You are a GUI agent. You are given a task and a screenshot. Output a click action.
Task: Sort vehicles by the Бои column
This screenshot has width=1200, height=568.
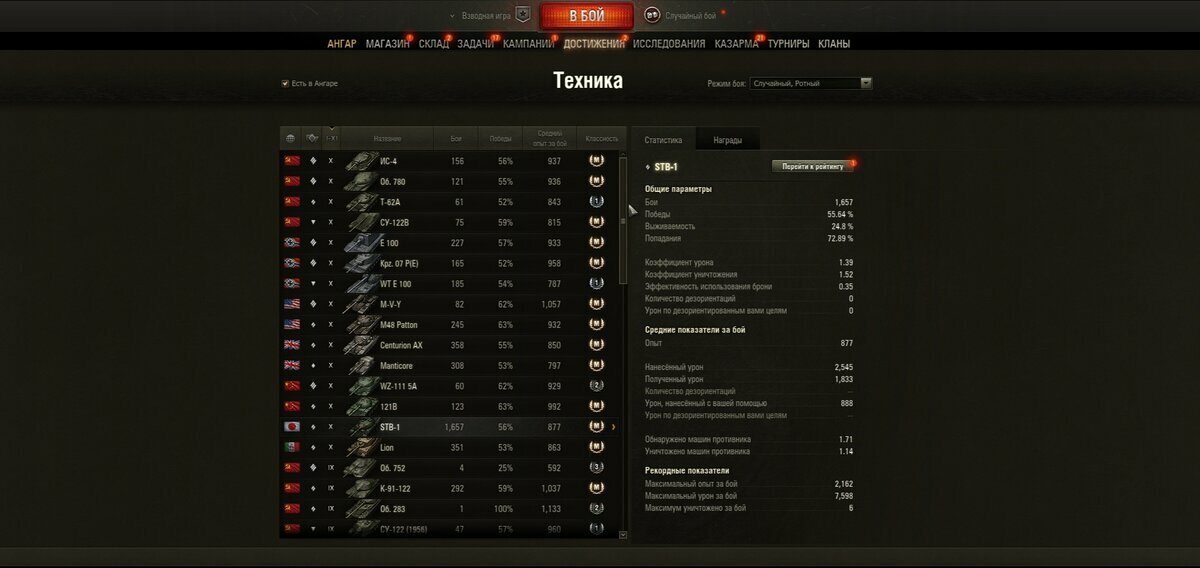point(456,138)
